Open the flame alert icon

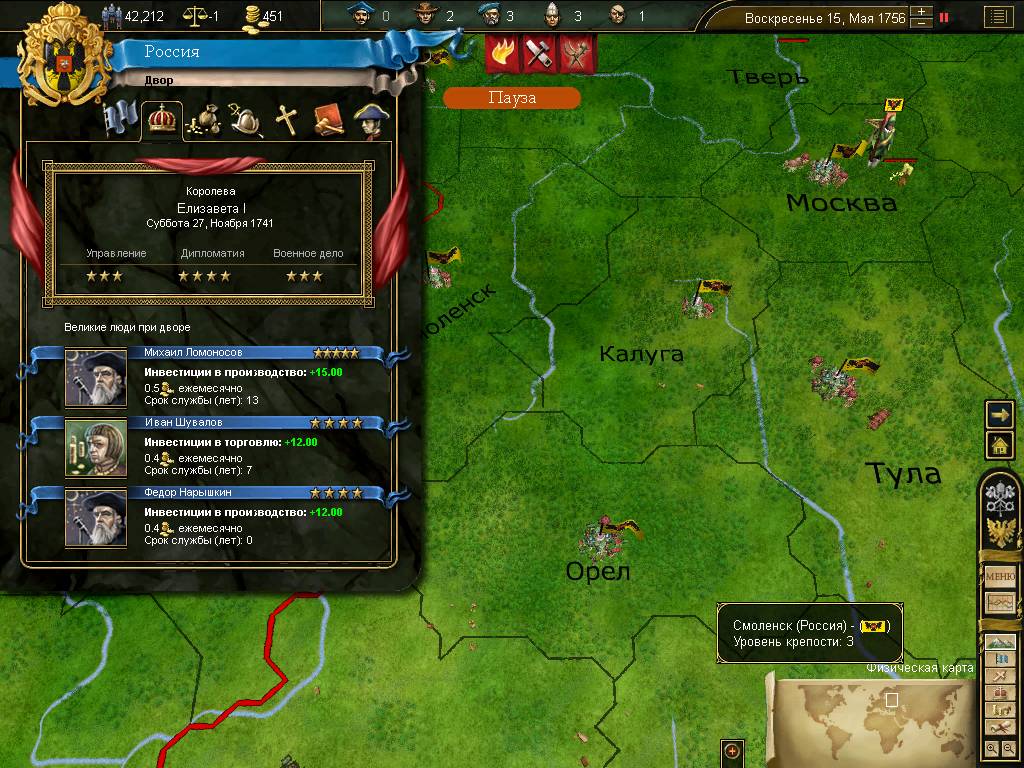point(501,52)
